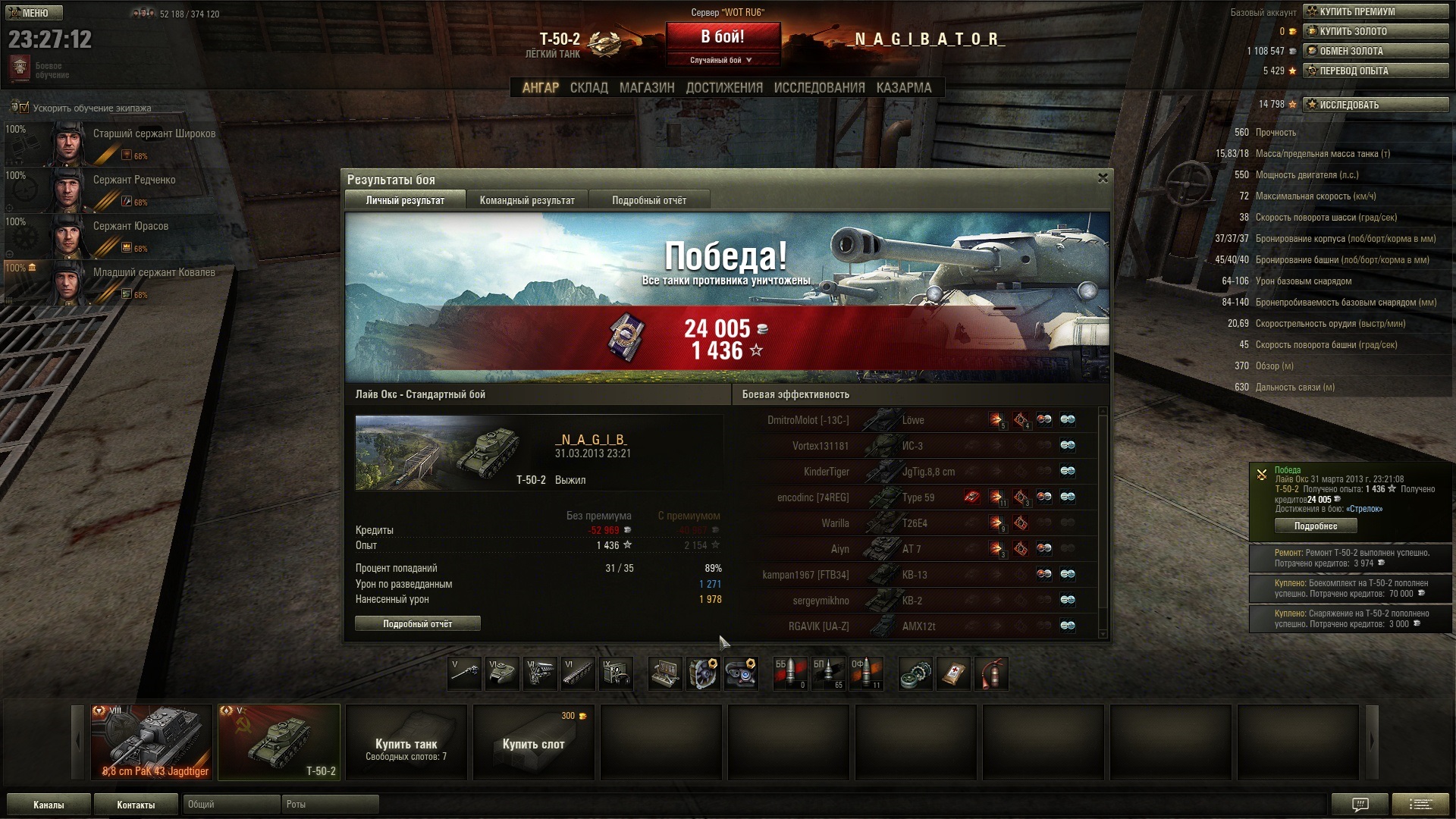Visit the КАЗАРМА barracks

tap(903, 88)
